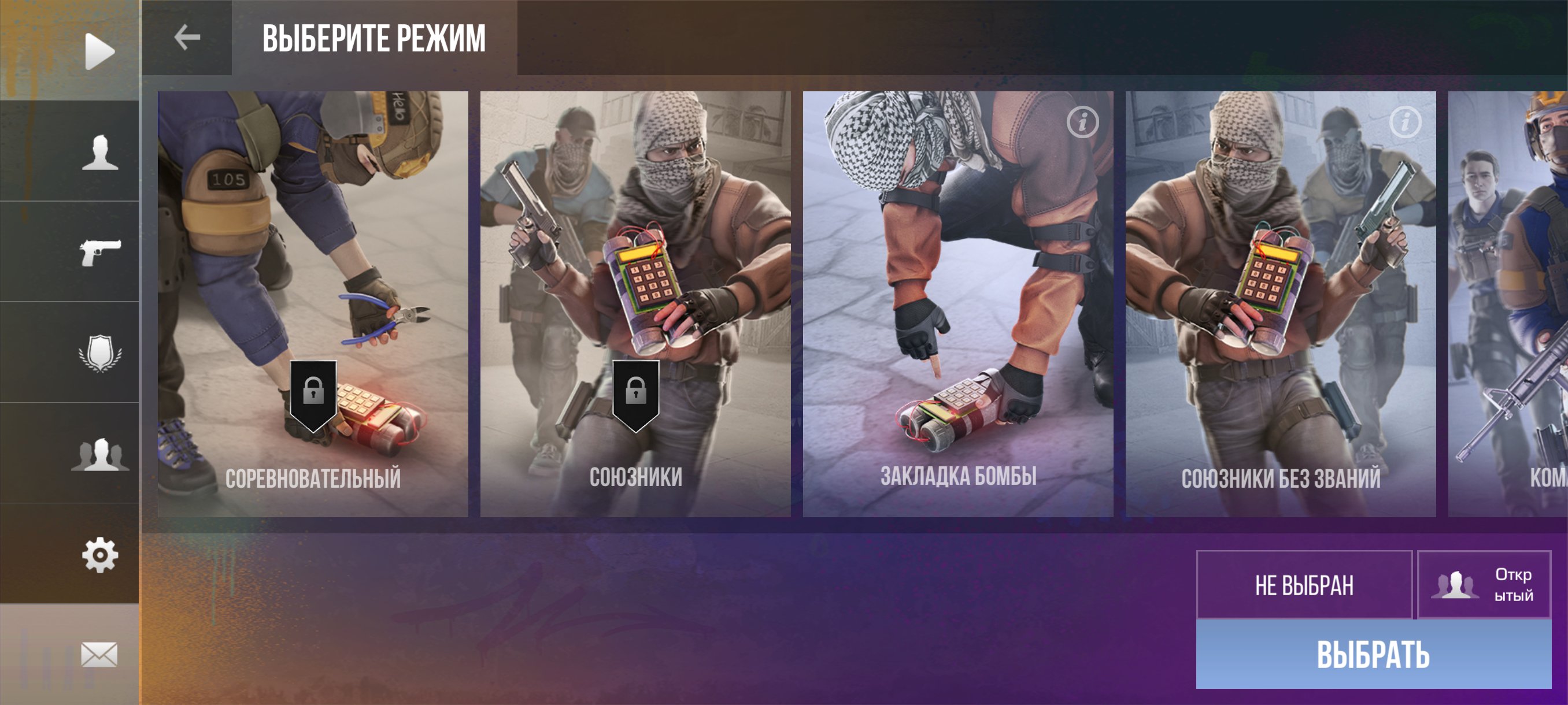This screenshot has height=705, width=1568.
Task: Go back using the arrow button
Action: point(186,38)
